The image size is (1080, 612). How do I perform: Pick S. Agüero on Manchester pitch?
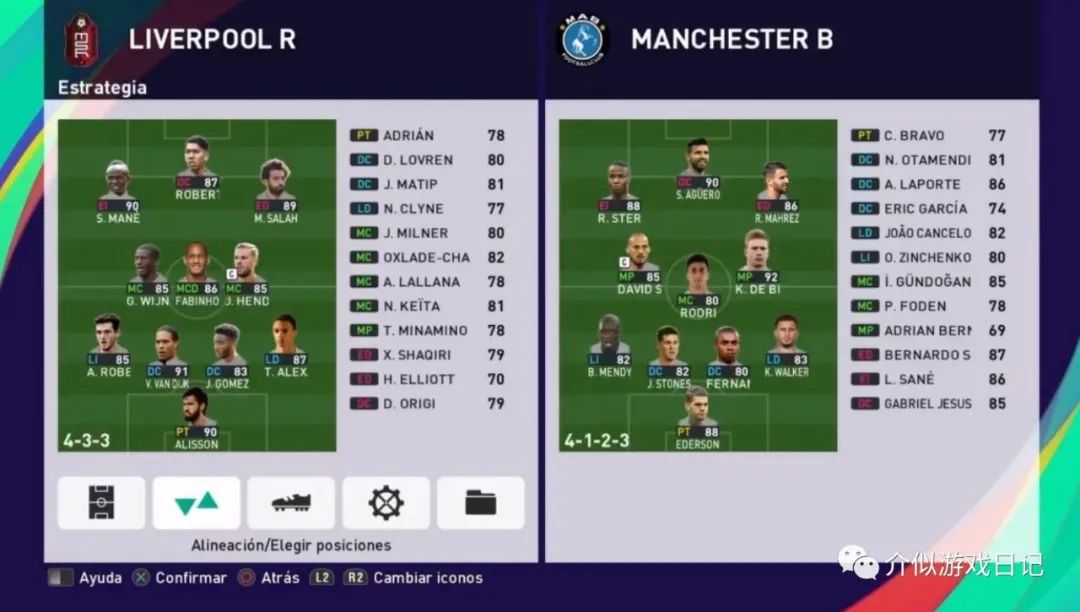click(x=698, y=170)
